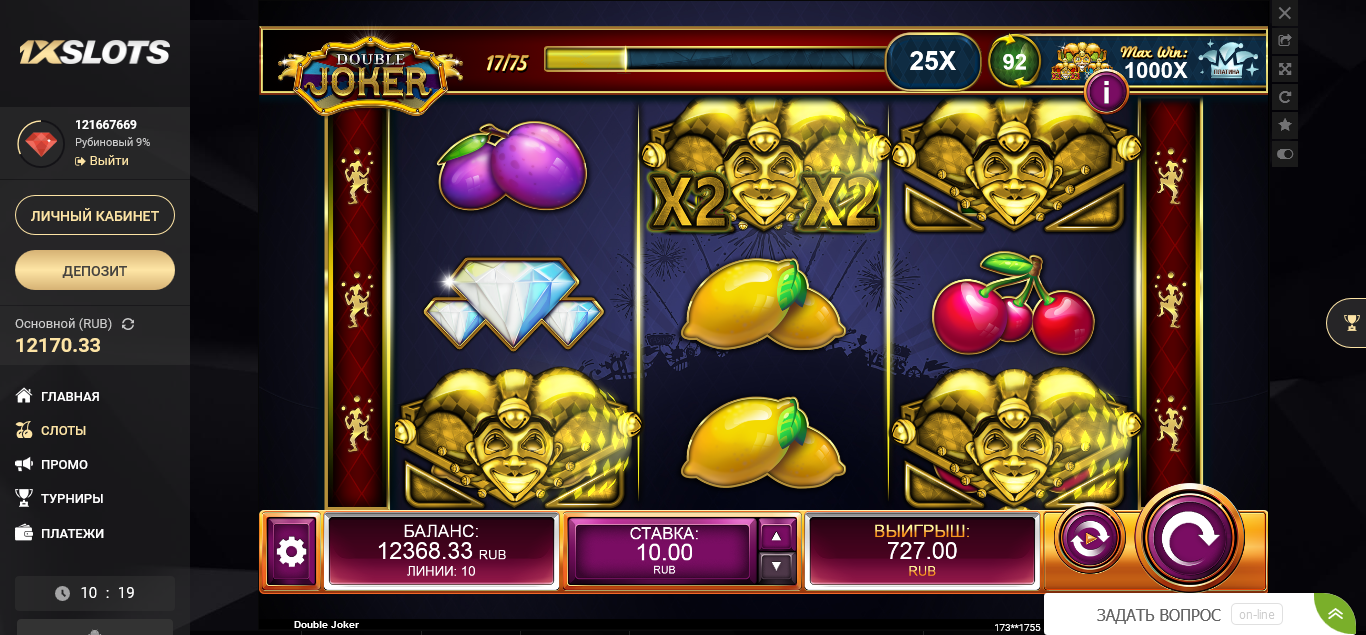Click the ДЕПОЗИТ deposit button
The width and height of the screenshot is (1366, 635).
[x=95, y=270]
